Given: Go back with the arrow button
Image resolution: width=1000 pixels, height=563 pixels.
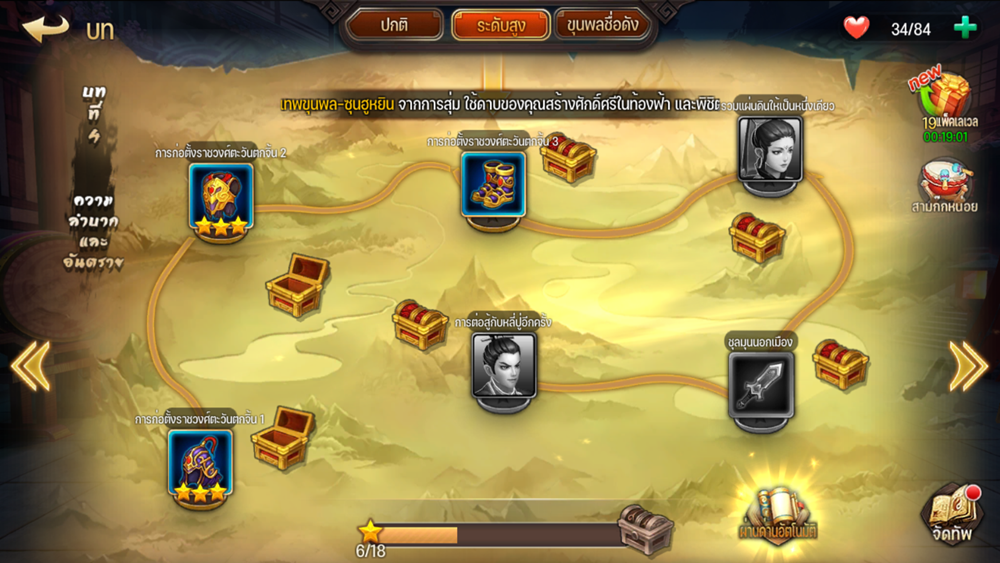Looking at the screenshot, I should [46, 27].
